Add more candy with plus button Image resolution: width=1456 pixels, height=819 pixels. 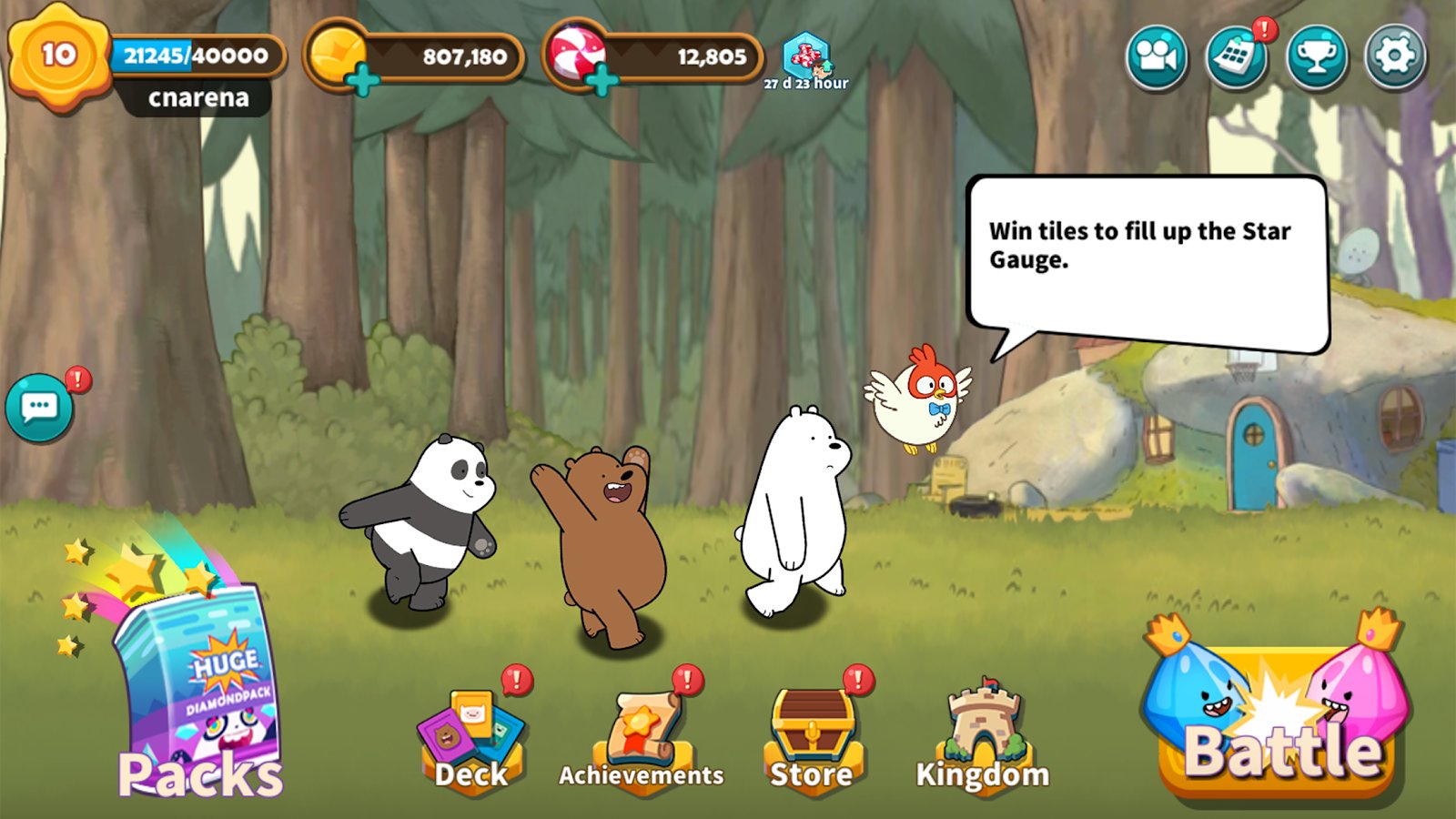coord(602,81)
